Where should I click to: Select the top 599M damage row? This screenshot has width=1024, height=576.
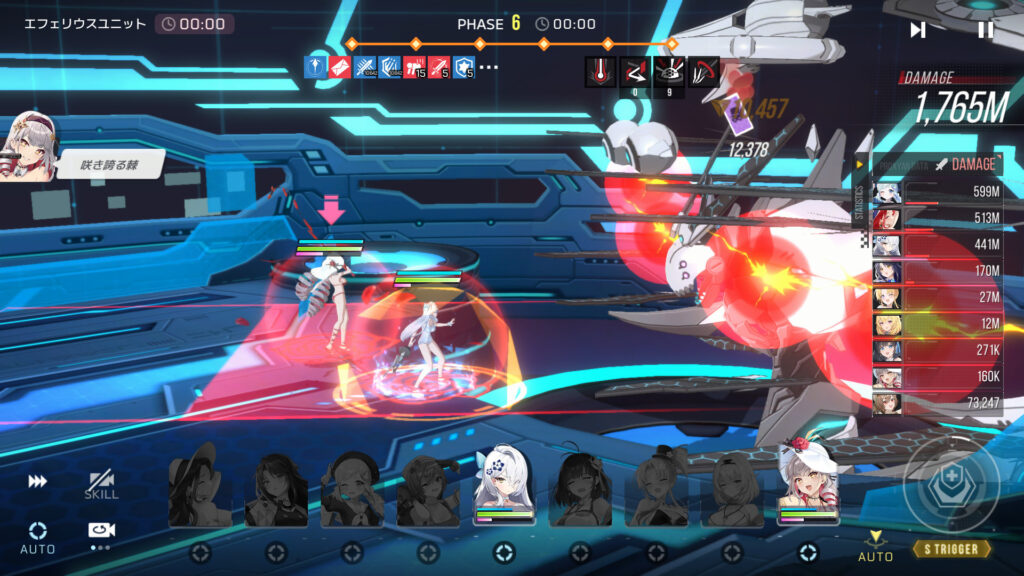click(x=935, y=193)
